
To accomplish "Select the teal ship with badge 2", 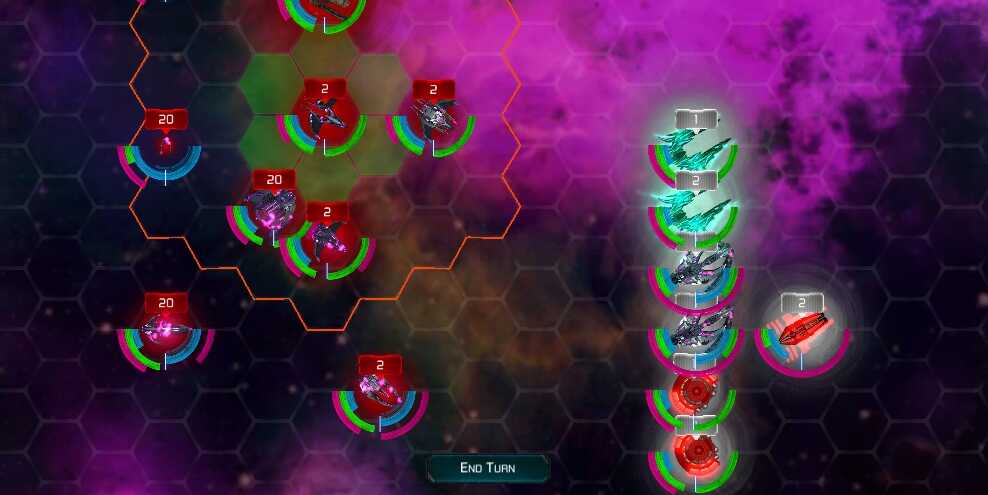I will click(x=694, y=210).
